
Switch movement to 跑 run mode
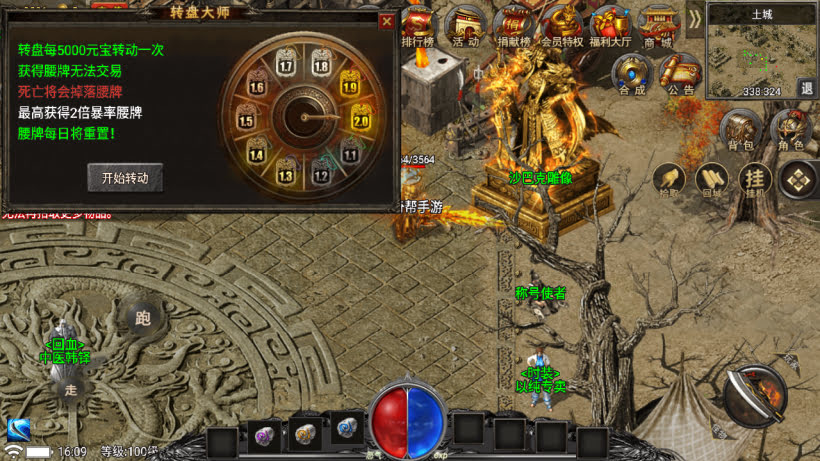(142, 317)
